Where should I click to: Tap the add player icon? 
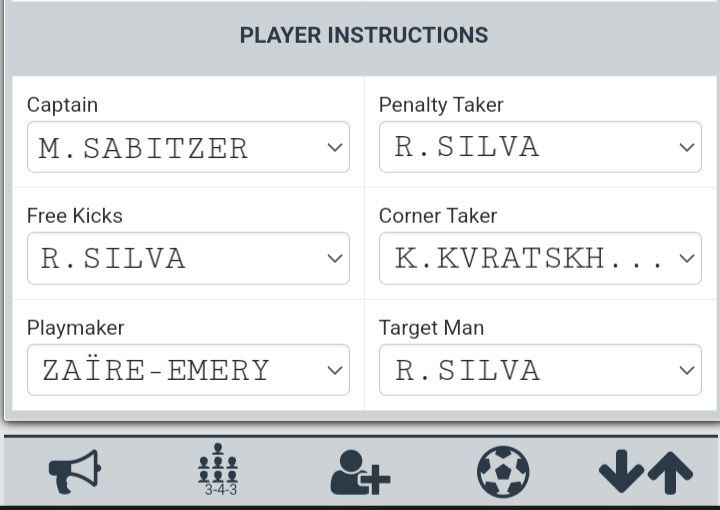click(x=360, y=472)
